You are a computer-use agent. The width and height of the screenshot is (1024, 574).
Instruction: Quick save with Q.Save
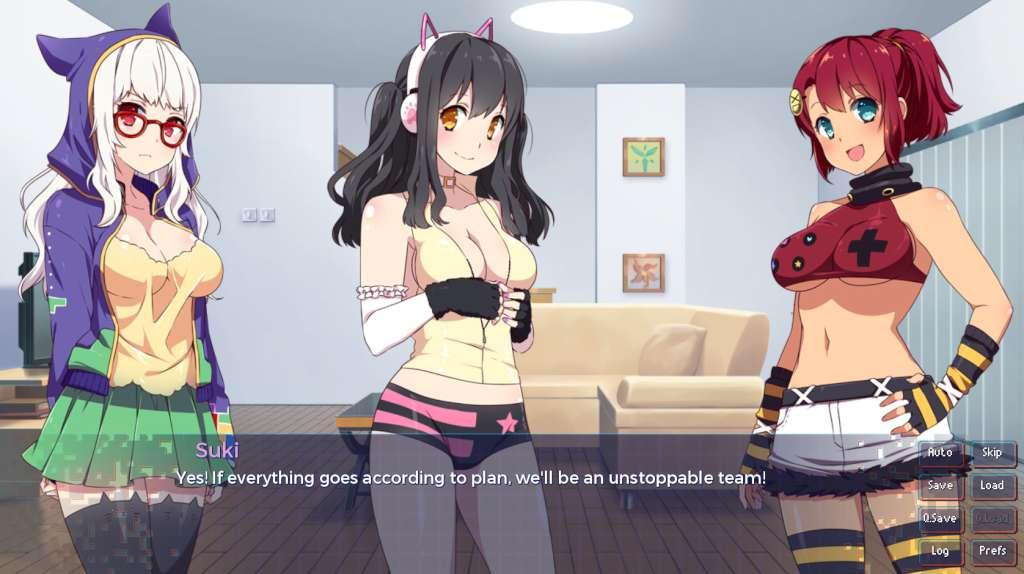pyautogui.click(x=940, y=519)
